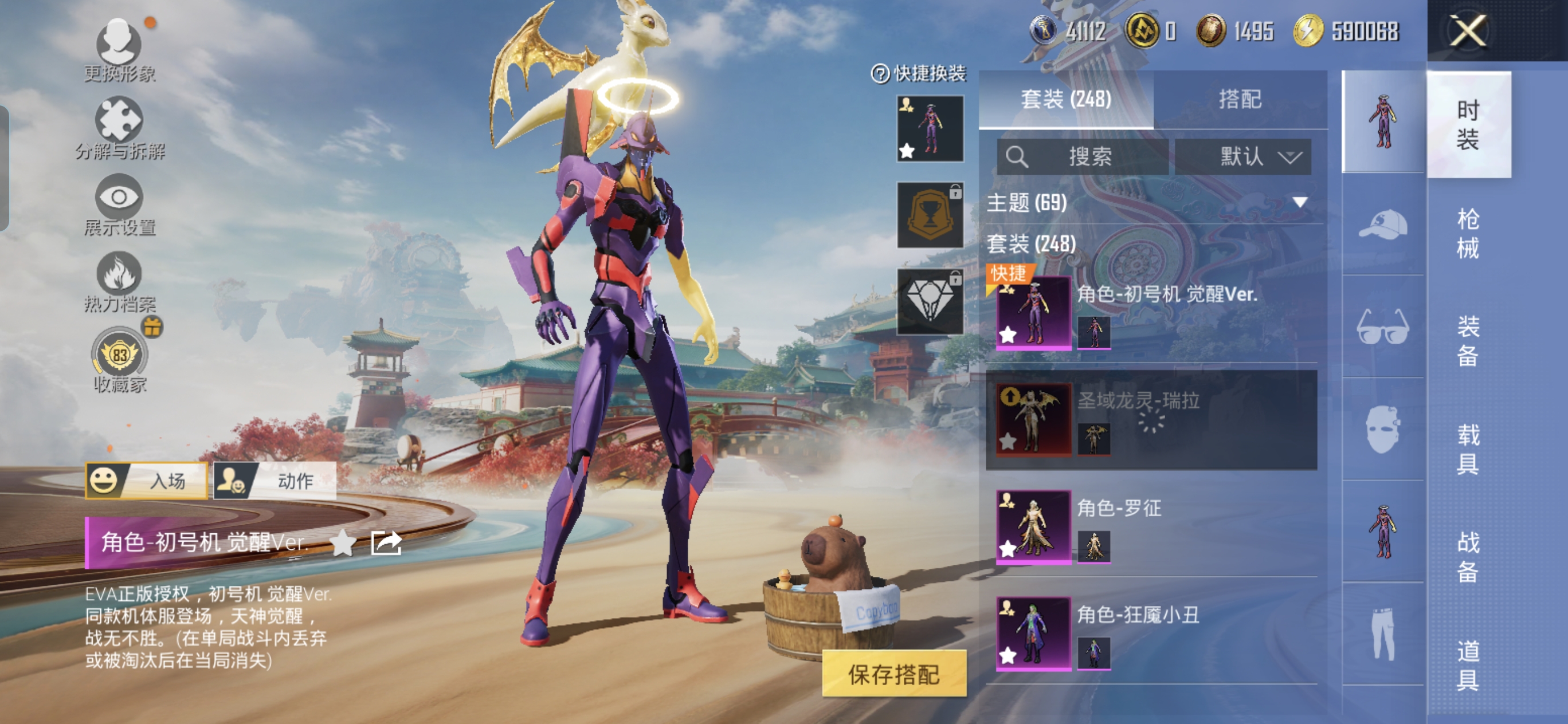Screen dimensions: 1568x724
Task: Save the outfit with 保存搭配
Action: 893,674
